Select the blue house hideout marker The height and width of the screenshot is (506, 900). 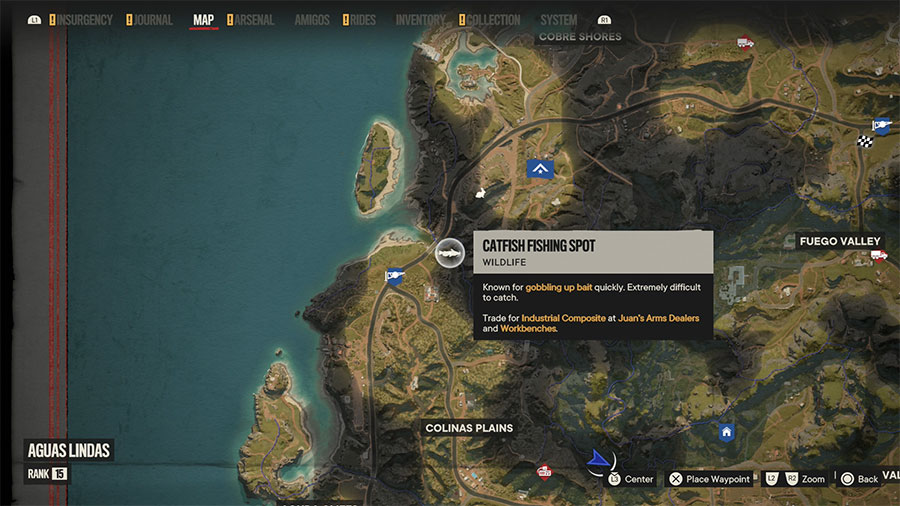coord(727,432)
